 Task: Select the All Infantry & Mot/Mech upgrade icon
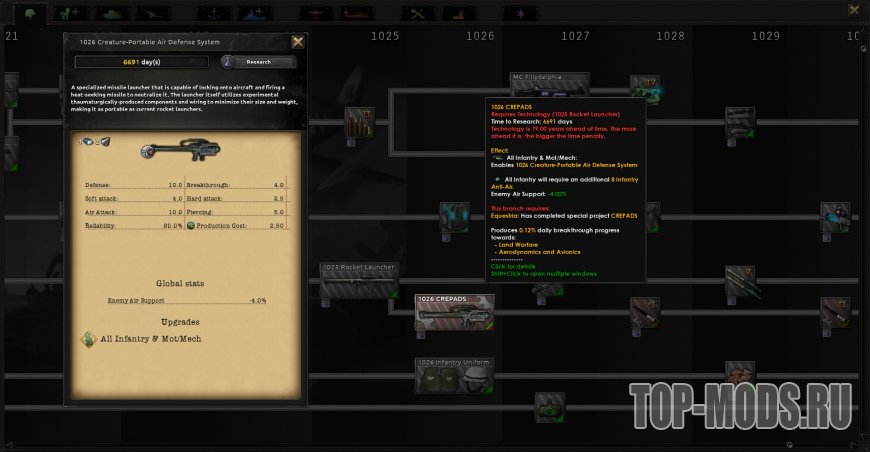pyautogui.click(x=88, y=339)
